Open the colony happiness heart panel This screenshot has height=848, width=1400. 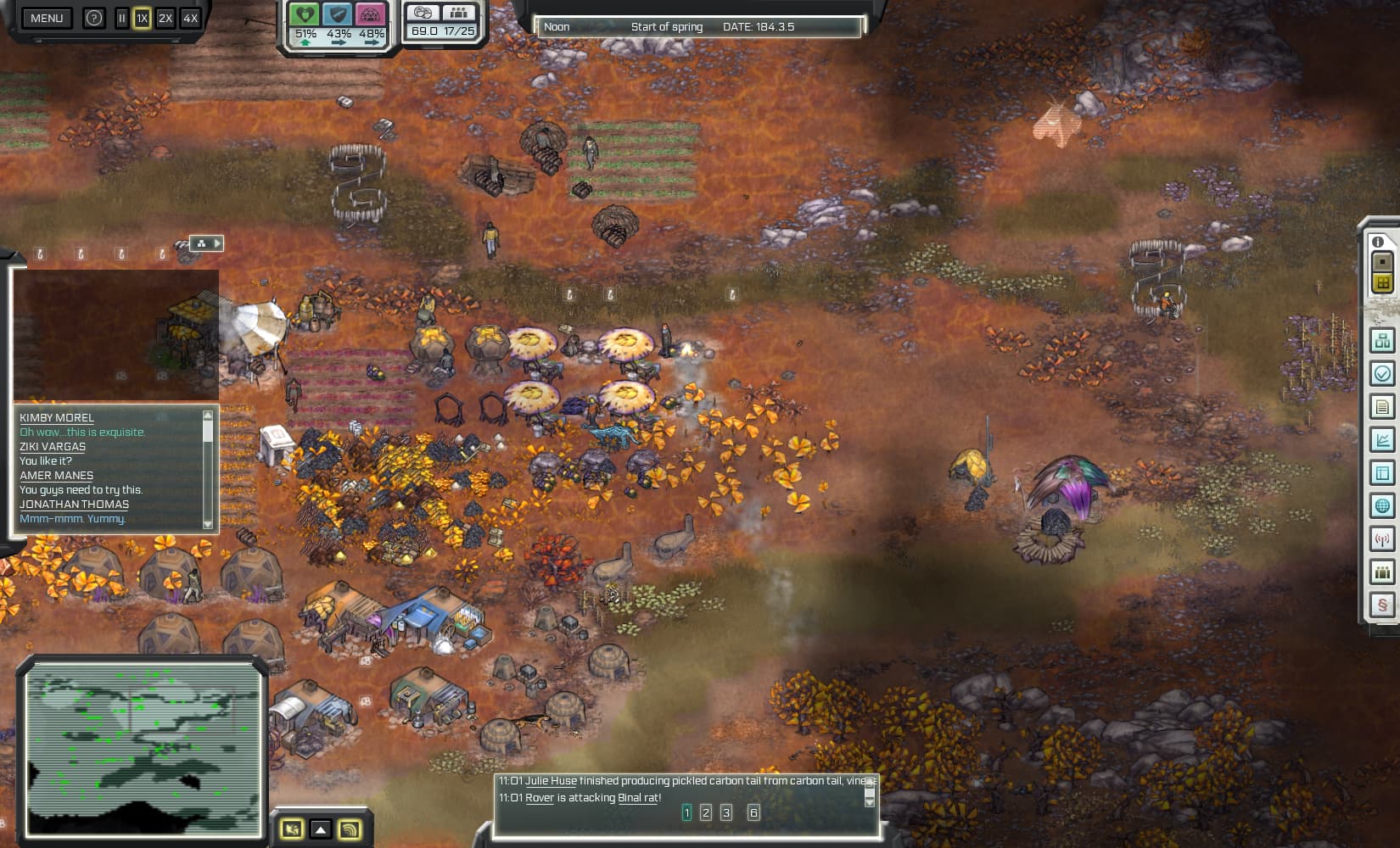303,14
